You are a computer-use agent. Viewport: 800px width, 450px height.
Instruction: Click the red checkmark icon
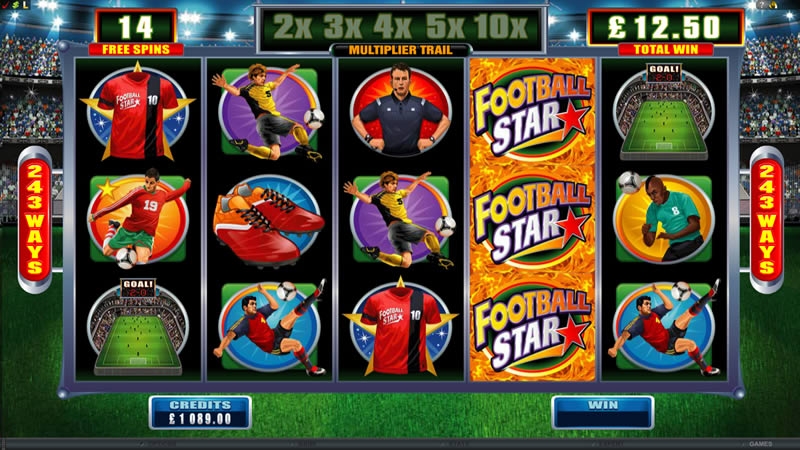(5, 5)
